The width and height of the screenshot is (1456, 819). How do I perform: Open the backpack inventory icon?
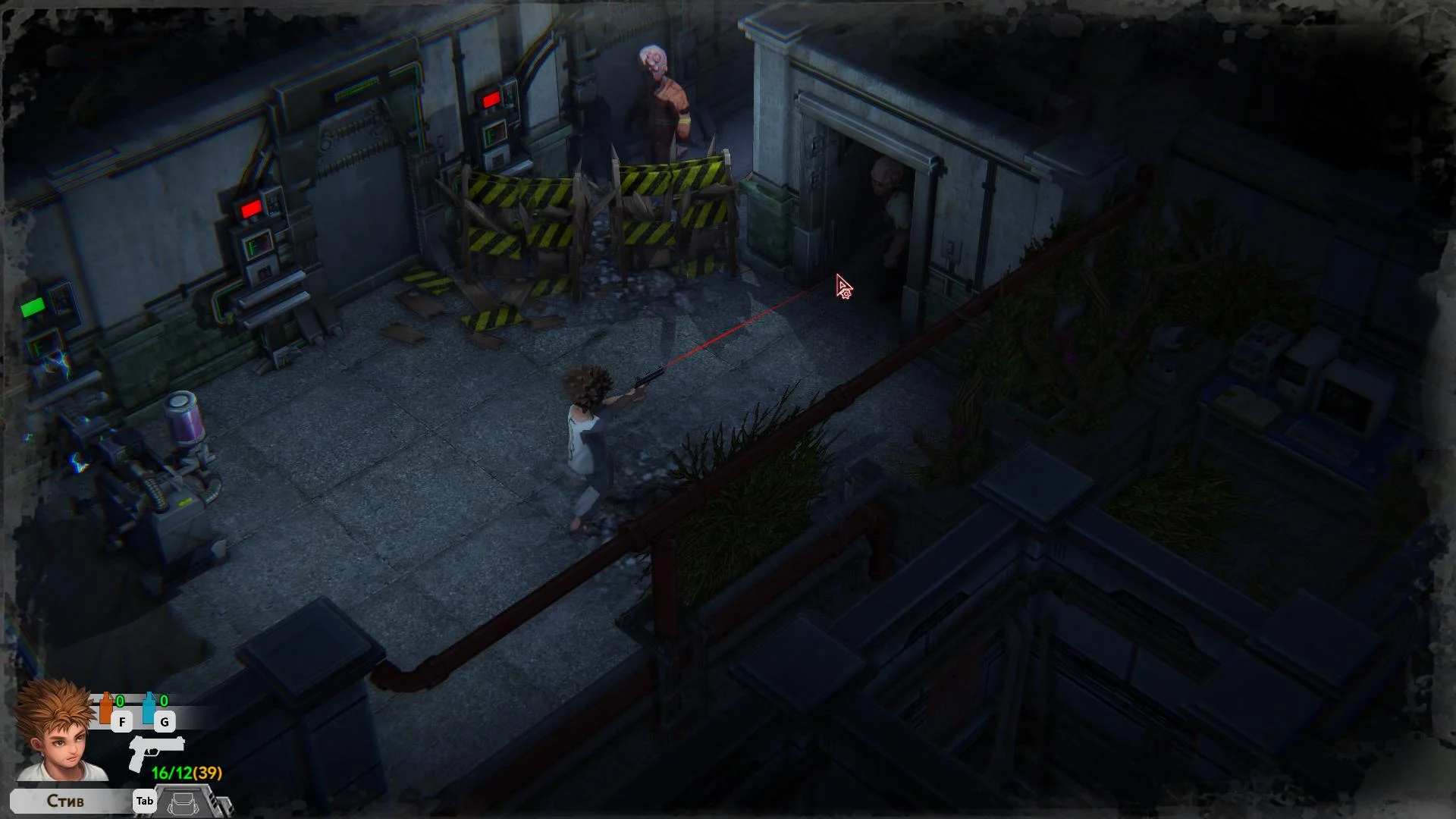pos(183,803)
